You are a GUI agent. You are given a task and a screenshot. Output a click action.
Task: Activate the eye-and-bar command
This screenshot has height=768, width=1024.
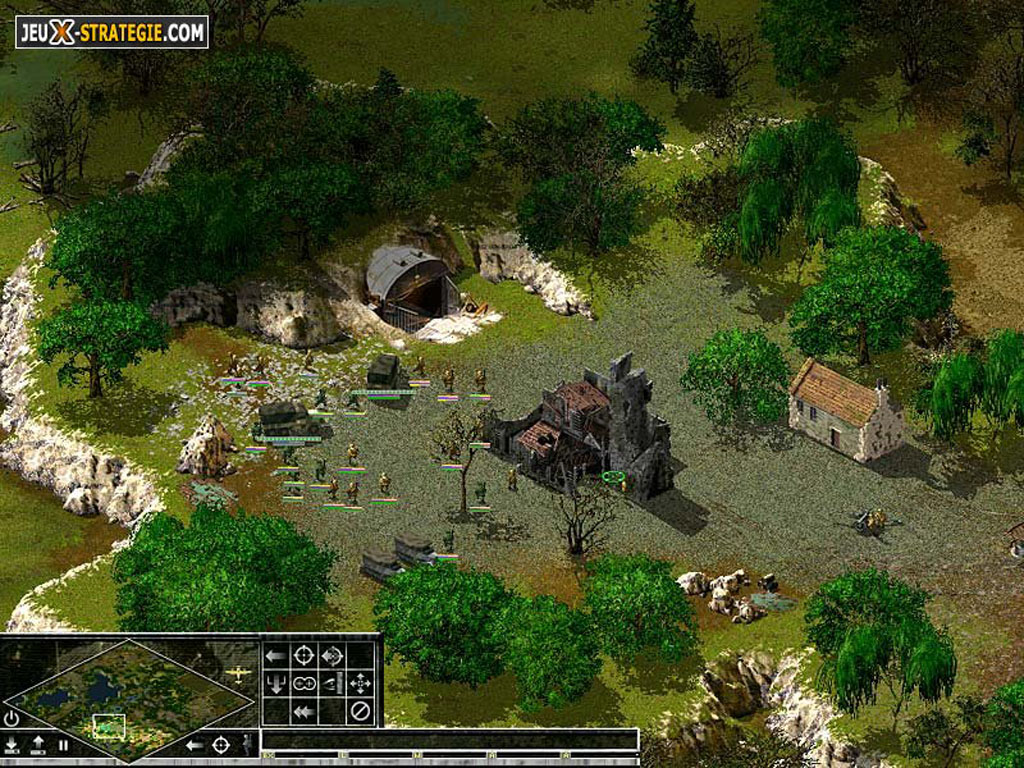332,683
